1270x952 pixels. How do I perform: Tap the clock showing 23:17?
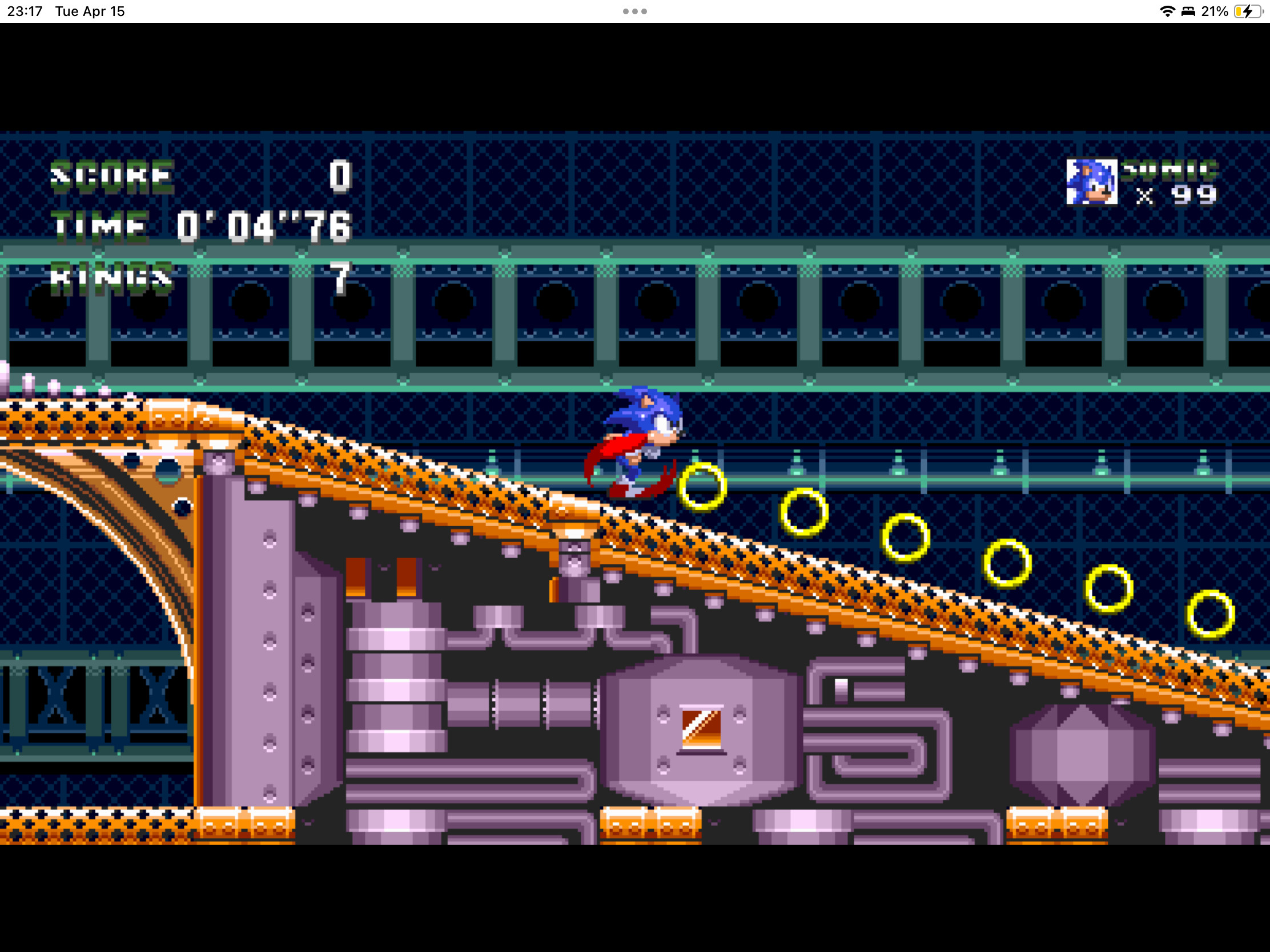tap(24, 10)
